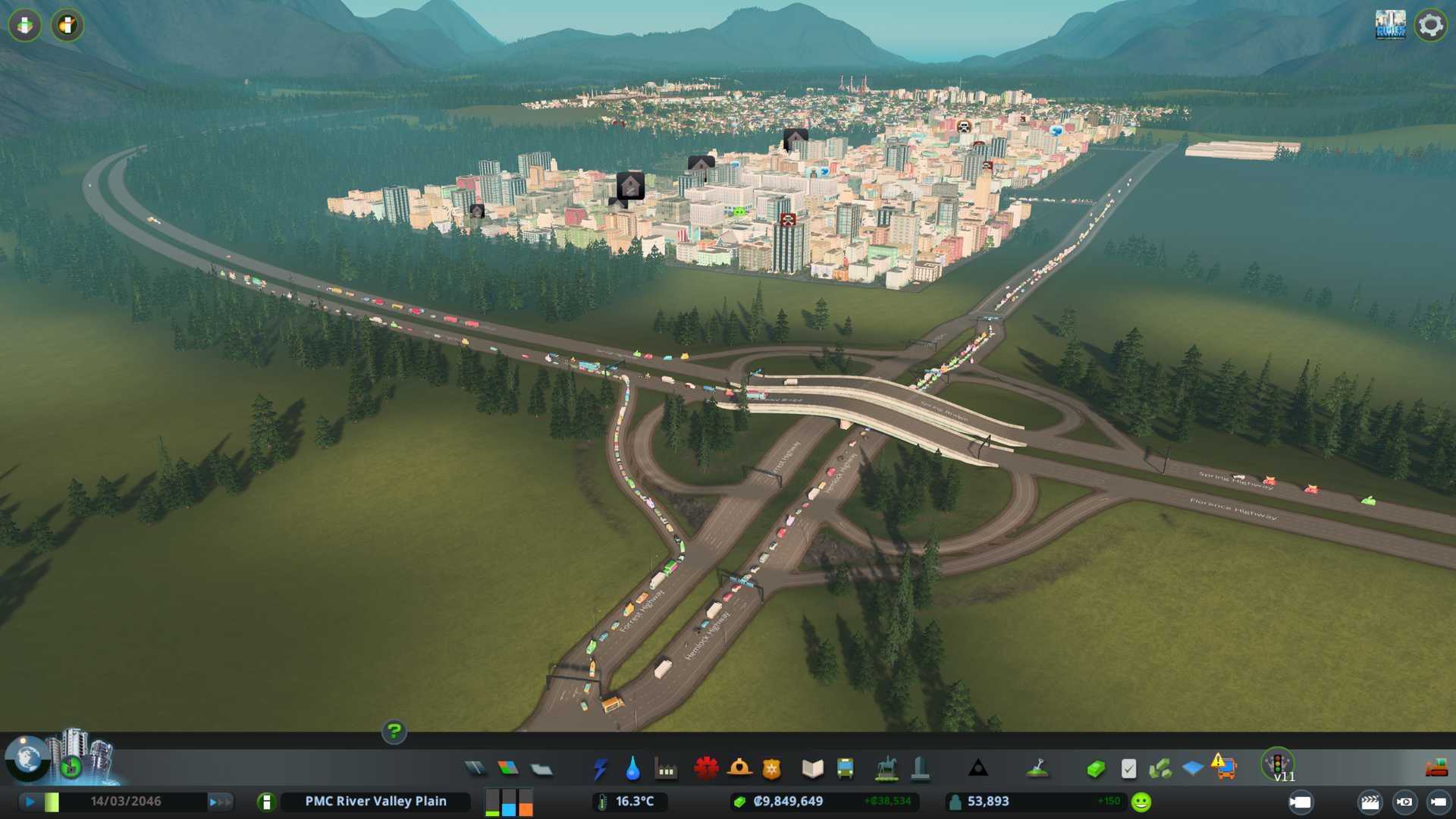Viewport: 1456px width, 819px height.
Task: Open the Landscaping shovel menu
Action: pyautogui.click(x=1037, y=768)
